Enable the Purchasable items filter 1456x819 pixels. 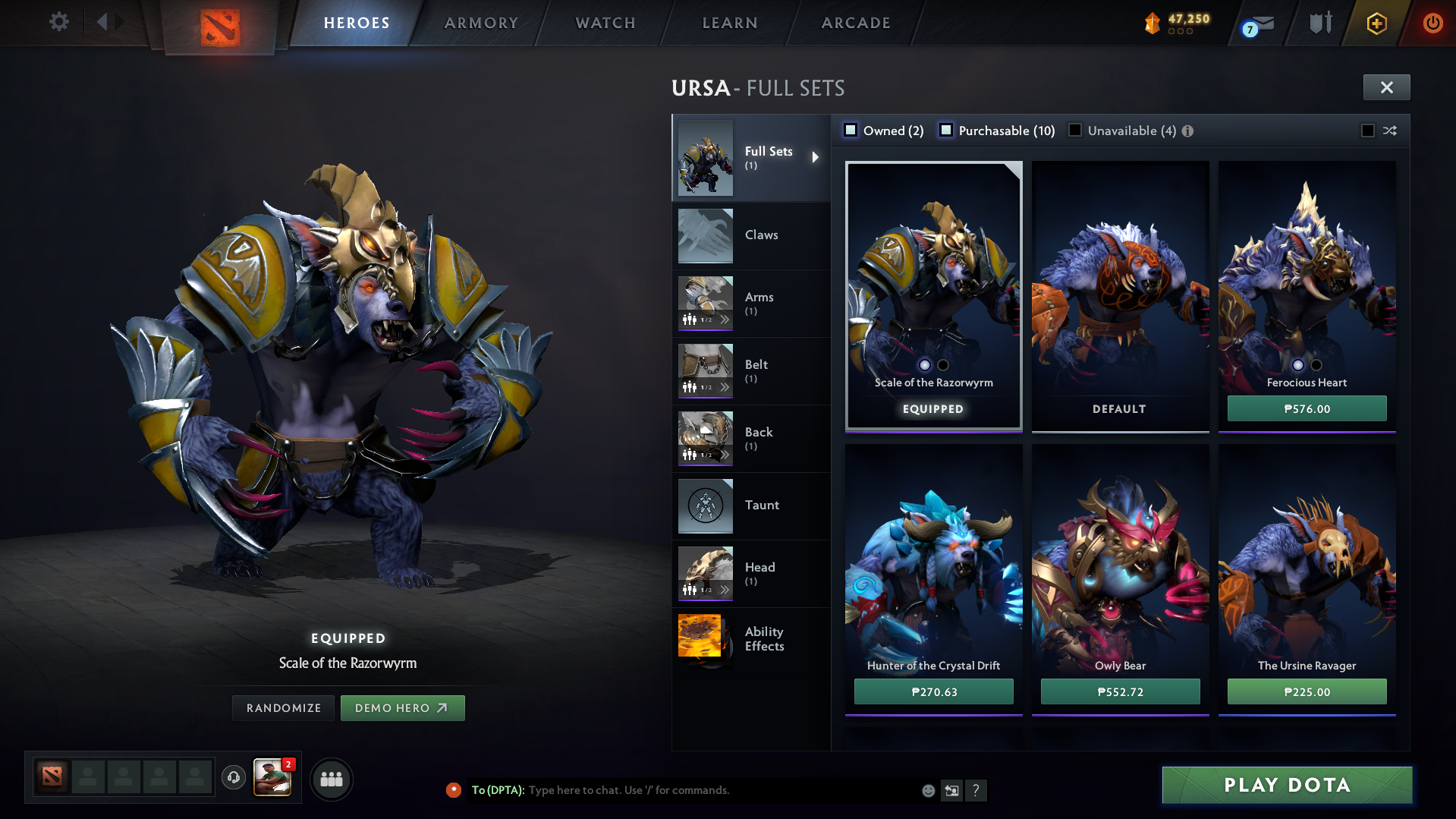click(946, 130)
